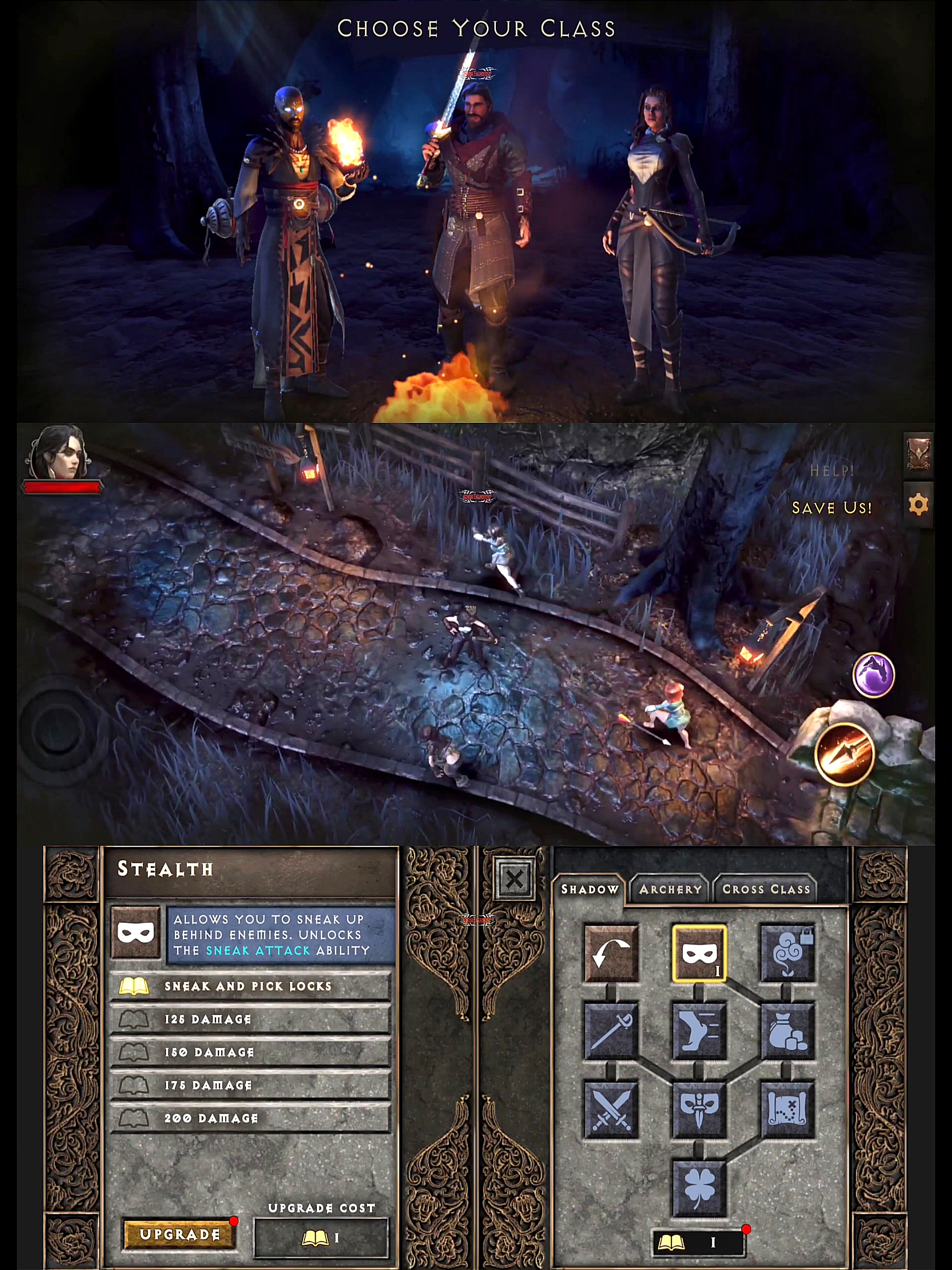952x1270 pixels.
Task: Switch to the Cross Class tab
Action: click(x=766, y=889)
